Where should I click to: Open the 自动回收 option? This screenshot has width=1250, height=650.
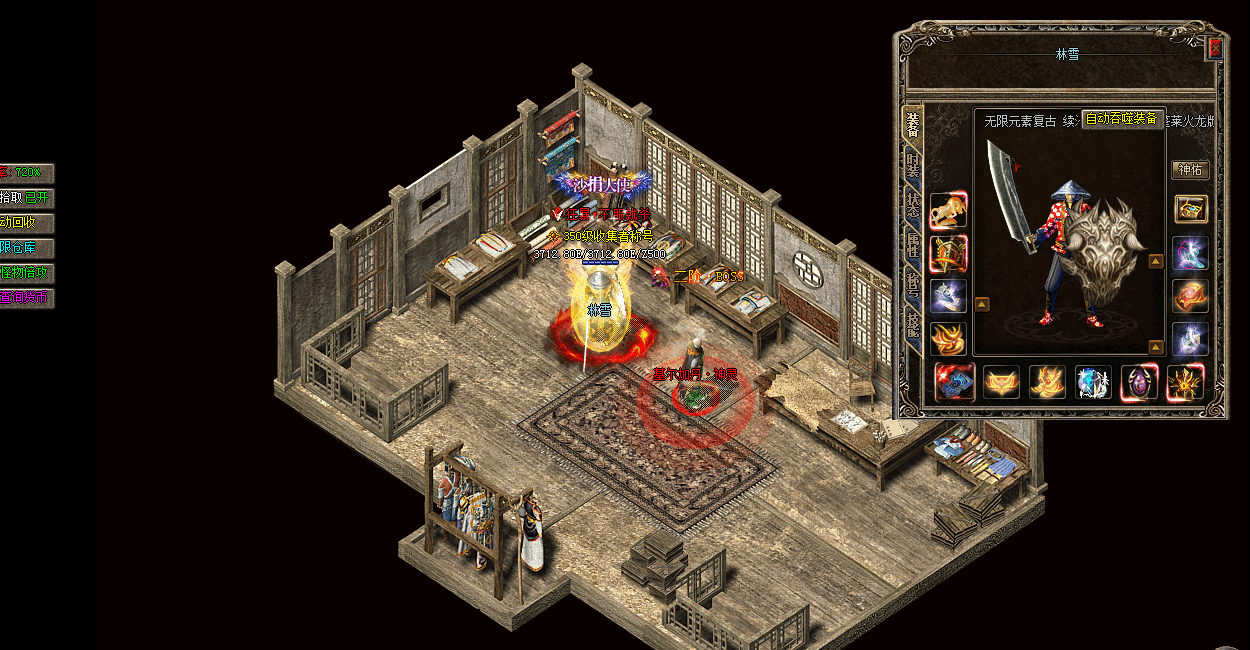click(x=27, y=223)
